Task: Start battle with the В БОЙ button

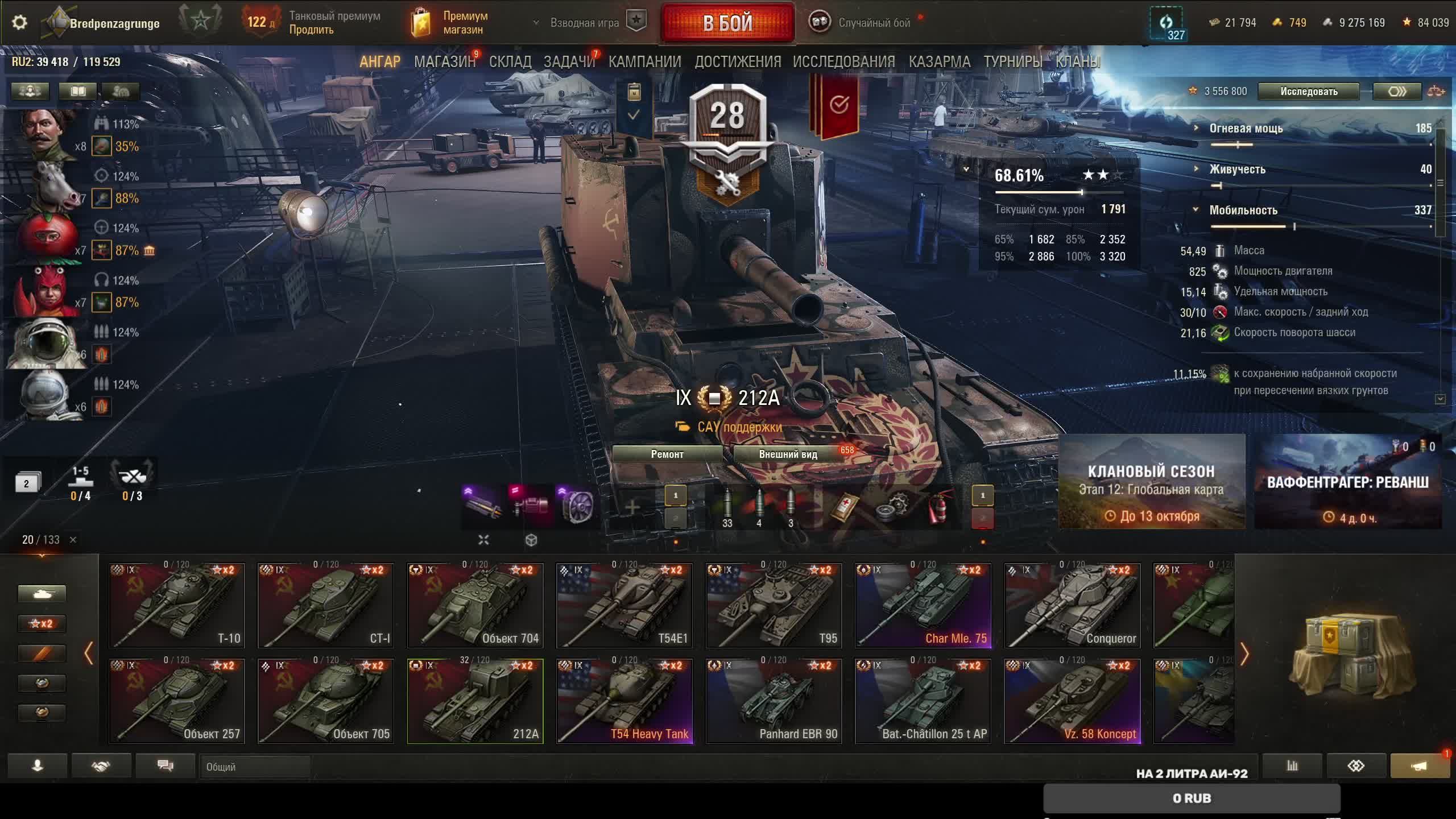Action: 727,23
